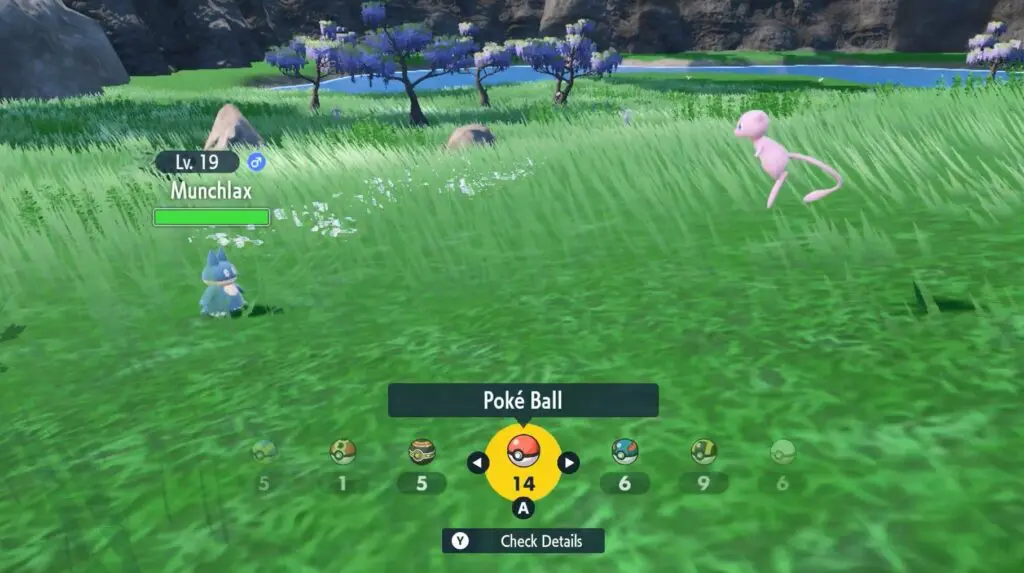
Task: Choose the ball with count 1
Action: [x=343, y=453]
